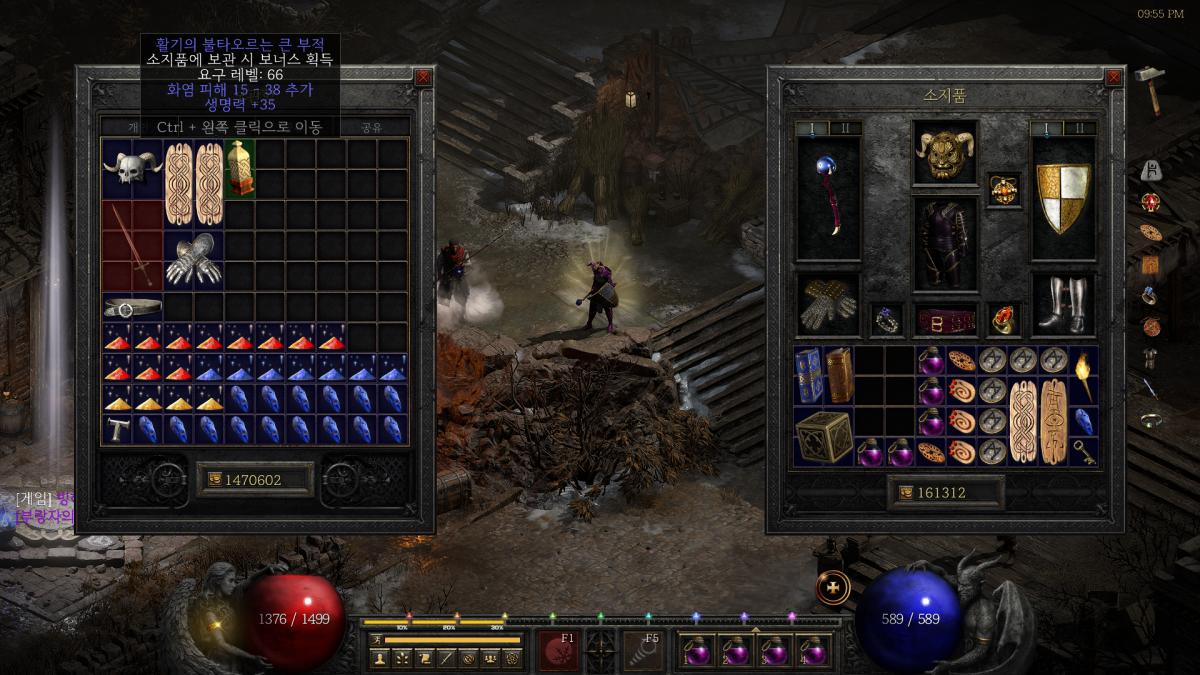This screenshot has width=1200, height=675.
Task: Open the right skill F5 selector
Action: tap(643, 650)
